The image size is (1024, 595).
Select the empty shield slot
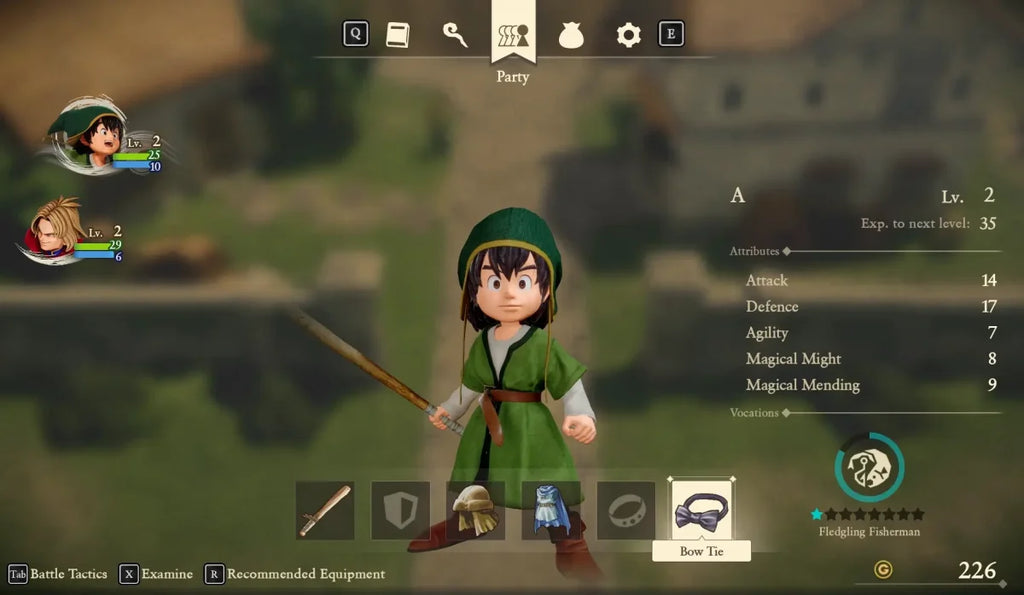pyautogui.click(x=401, y=510)
